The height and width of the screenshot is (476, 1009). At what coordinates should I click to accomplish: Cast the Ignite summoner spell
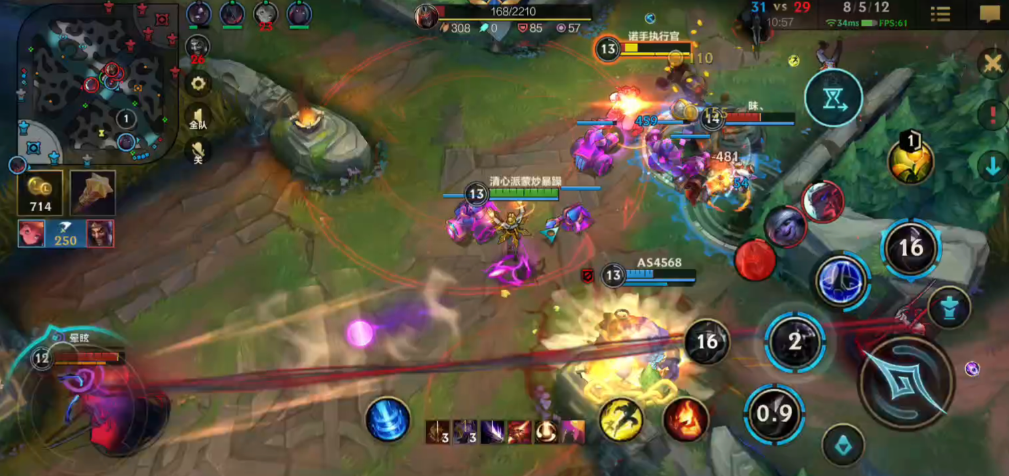(685, 418)
